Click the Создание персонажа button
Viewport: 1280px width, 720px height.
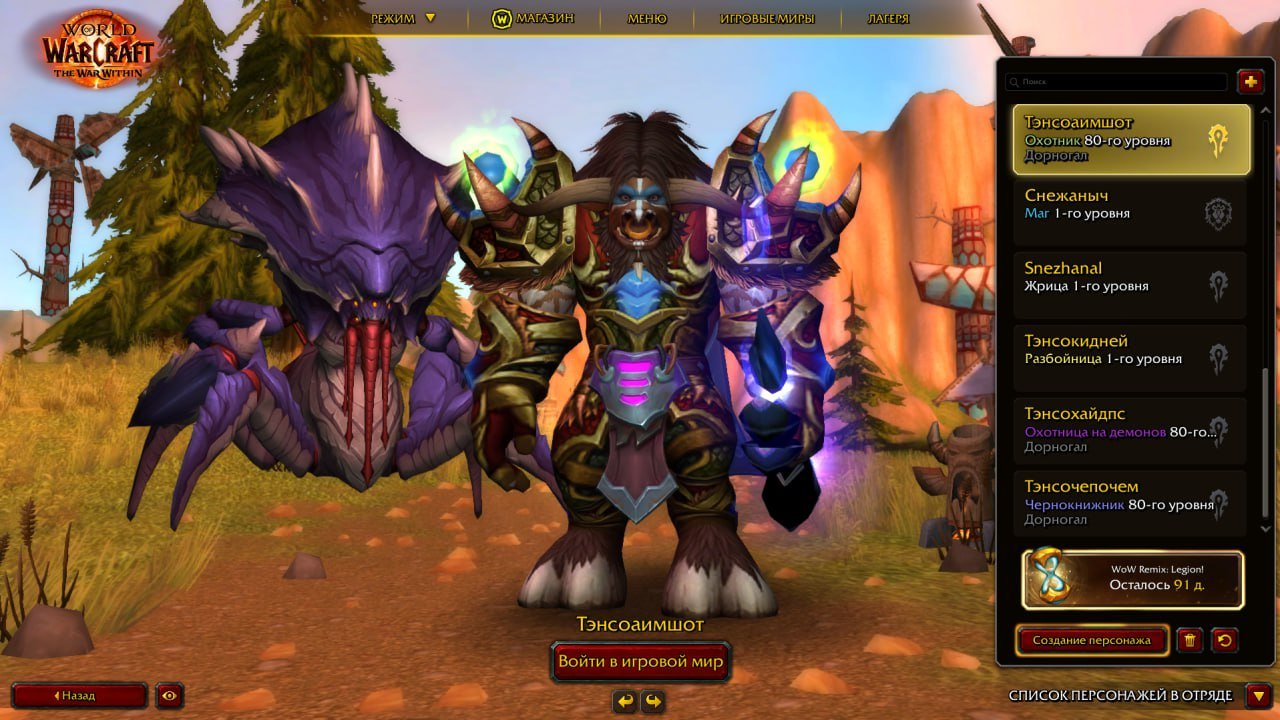tap(1091, 640)
